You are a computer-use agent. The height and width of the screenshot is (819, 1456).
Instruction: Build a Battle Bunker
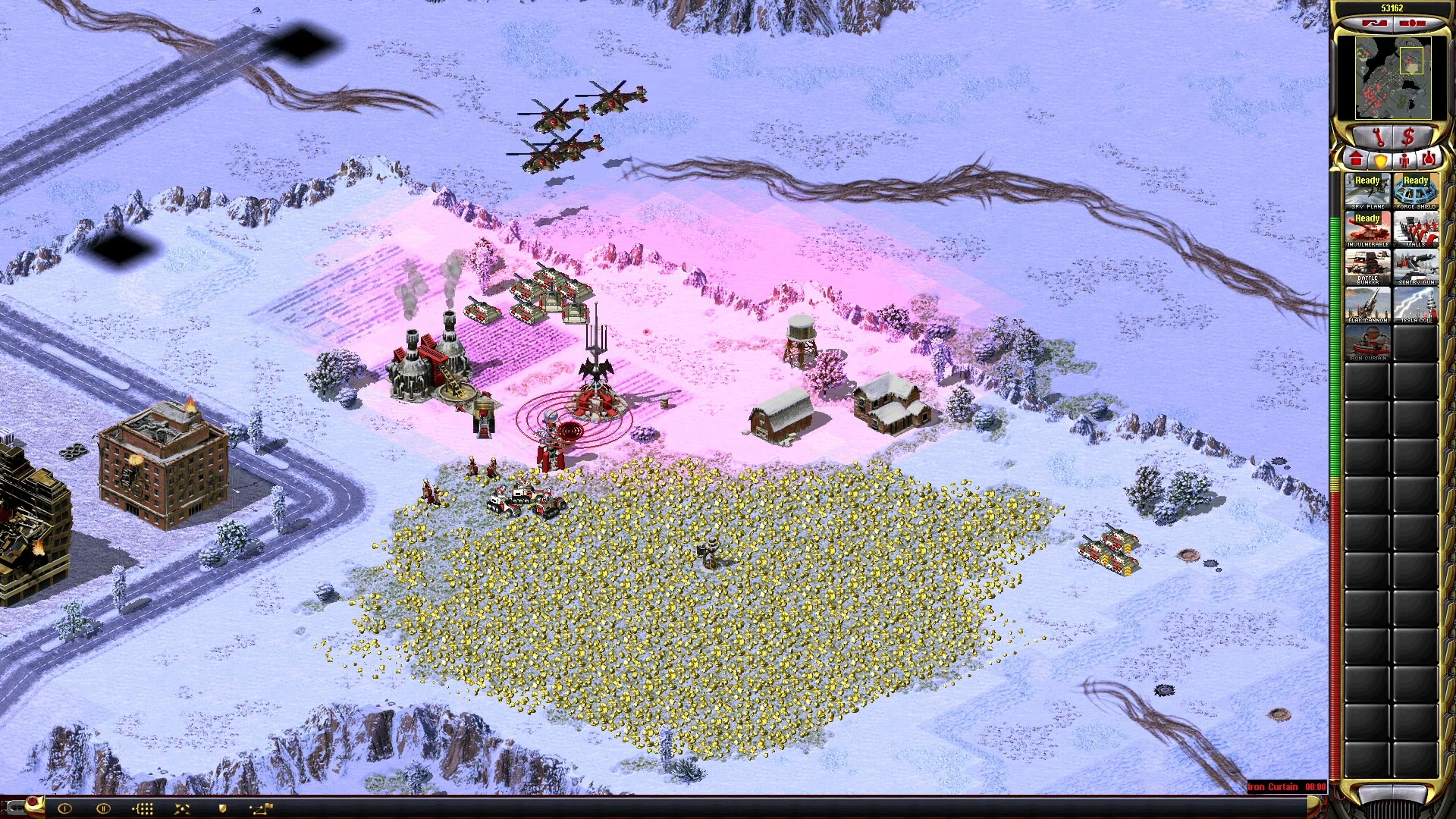(1367, 266)
